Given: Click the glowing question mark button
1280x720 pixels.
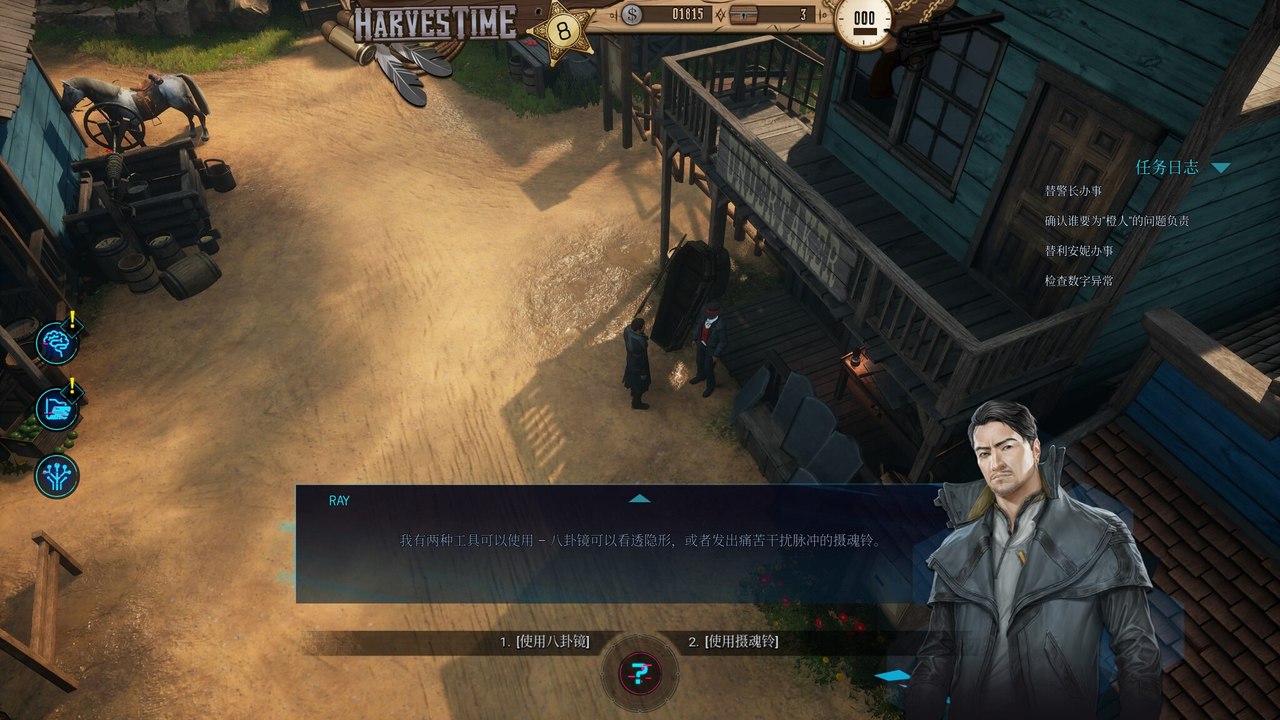Looking at the screenshot, I should click(640, 673).
